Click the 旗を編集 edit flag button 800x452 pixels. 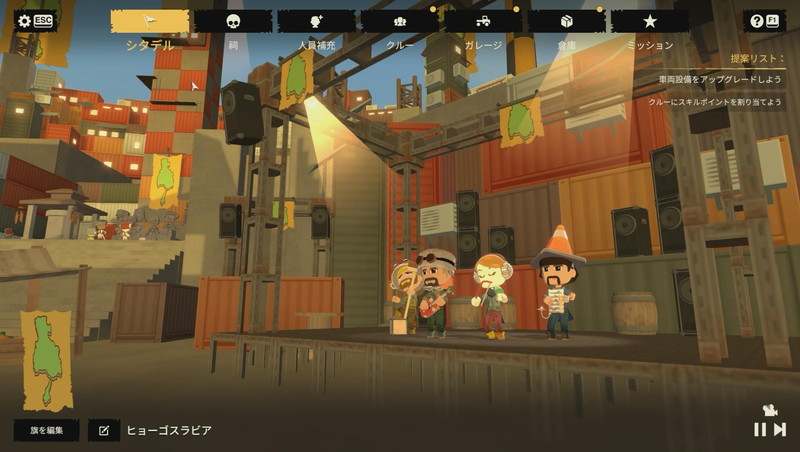click(x=46, y=430)
